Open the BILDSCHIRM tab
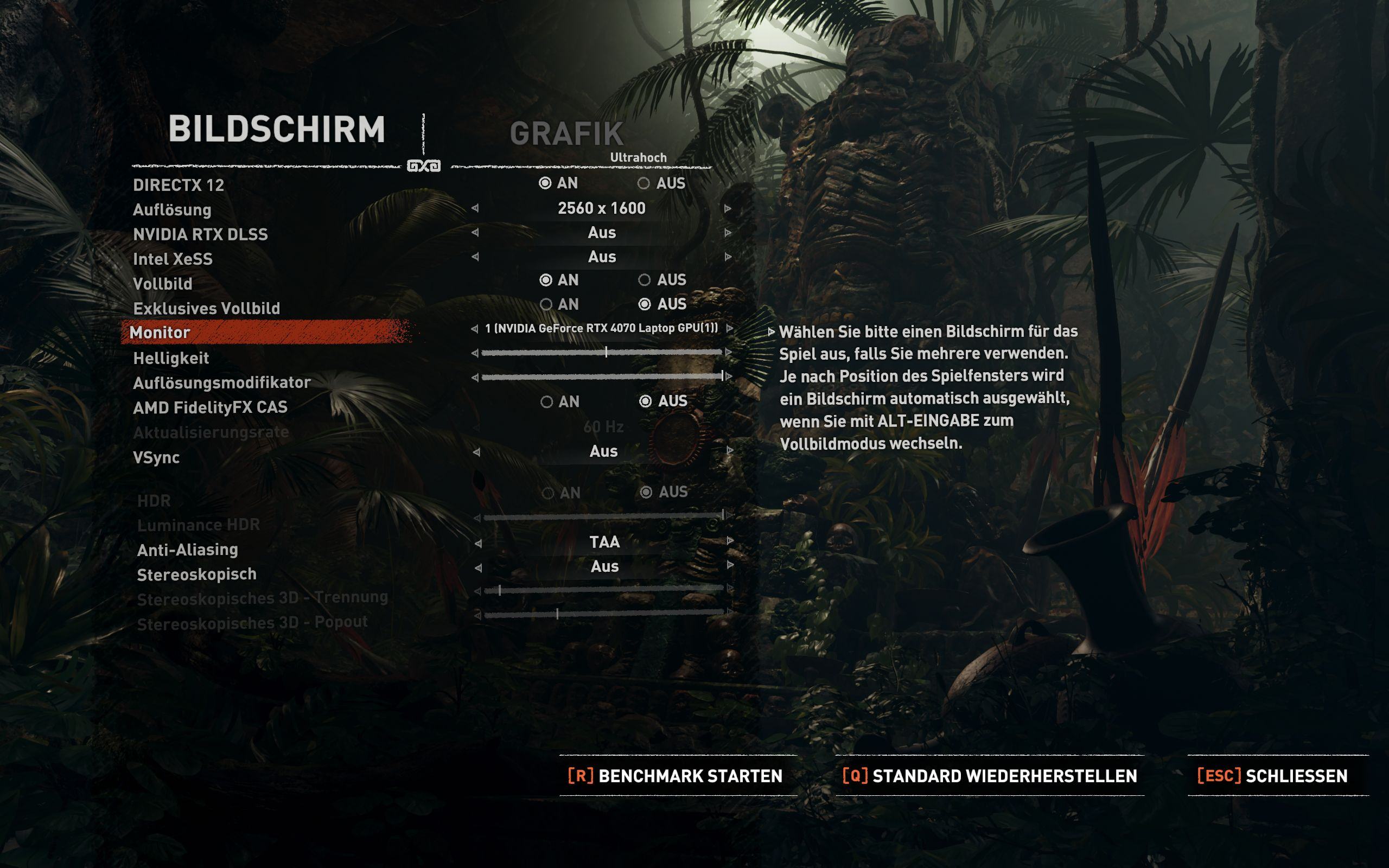 (276, 129)
